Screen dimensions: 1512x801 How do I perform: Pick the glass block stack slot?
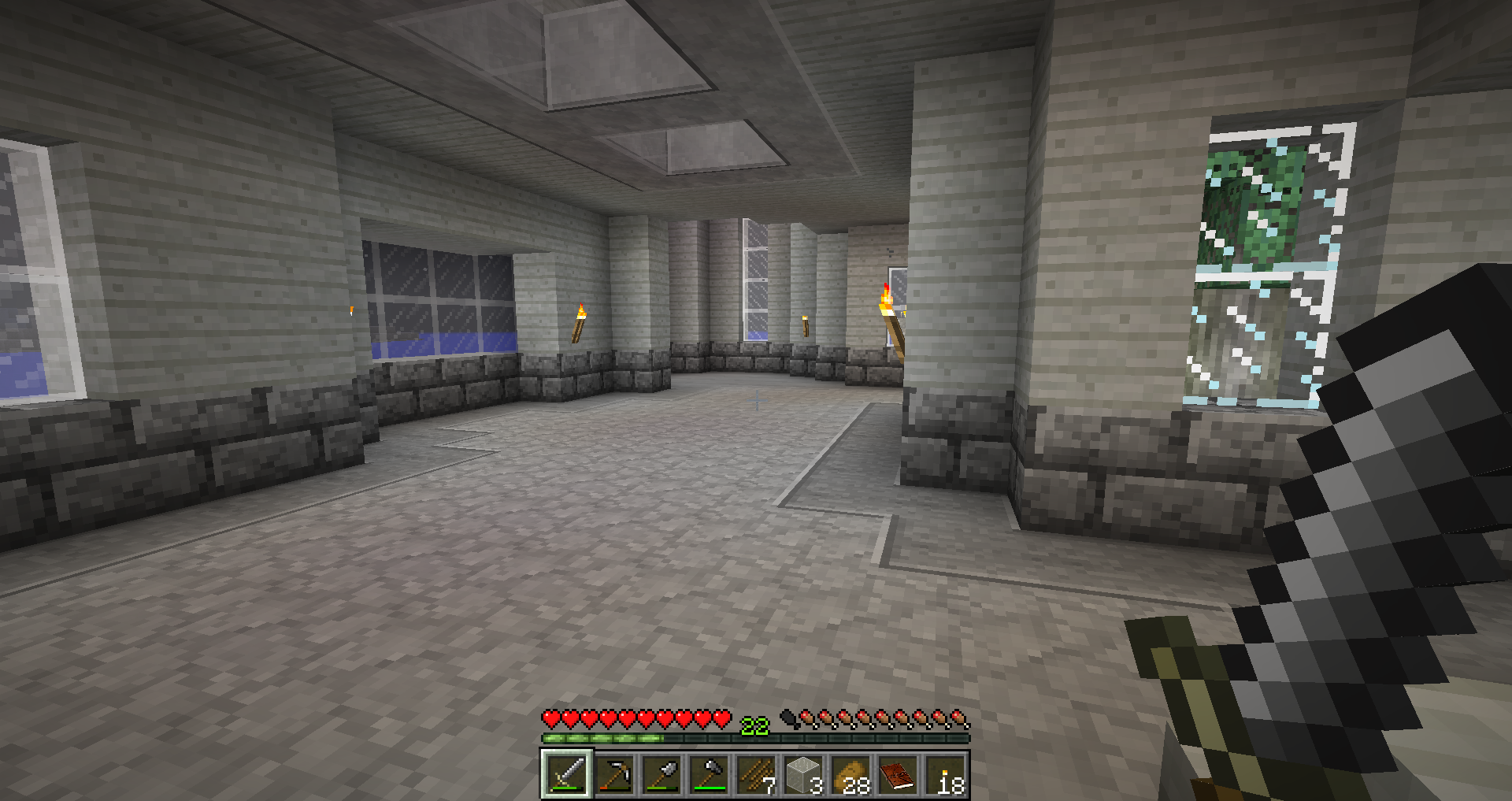click(802, 774)
